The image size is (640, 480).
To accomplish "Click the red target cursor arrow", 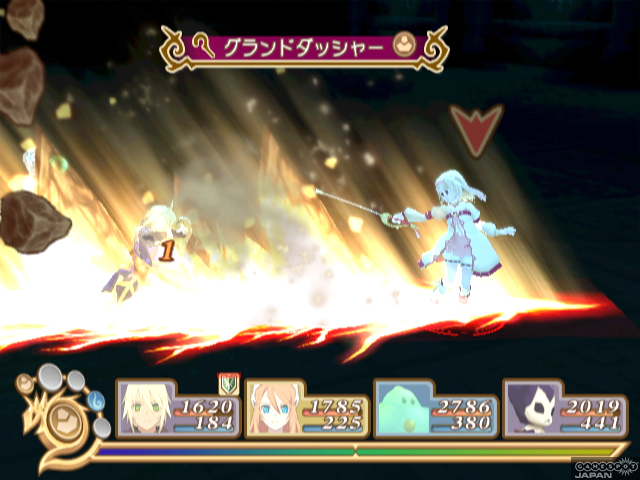I will click(473, 127).
